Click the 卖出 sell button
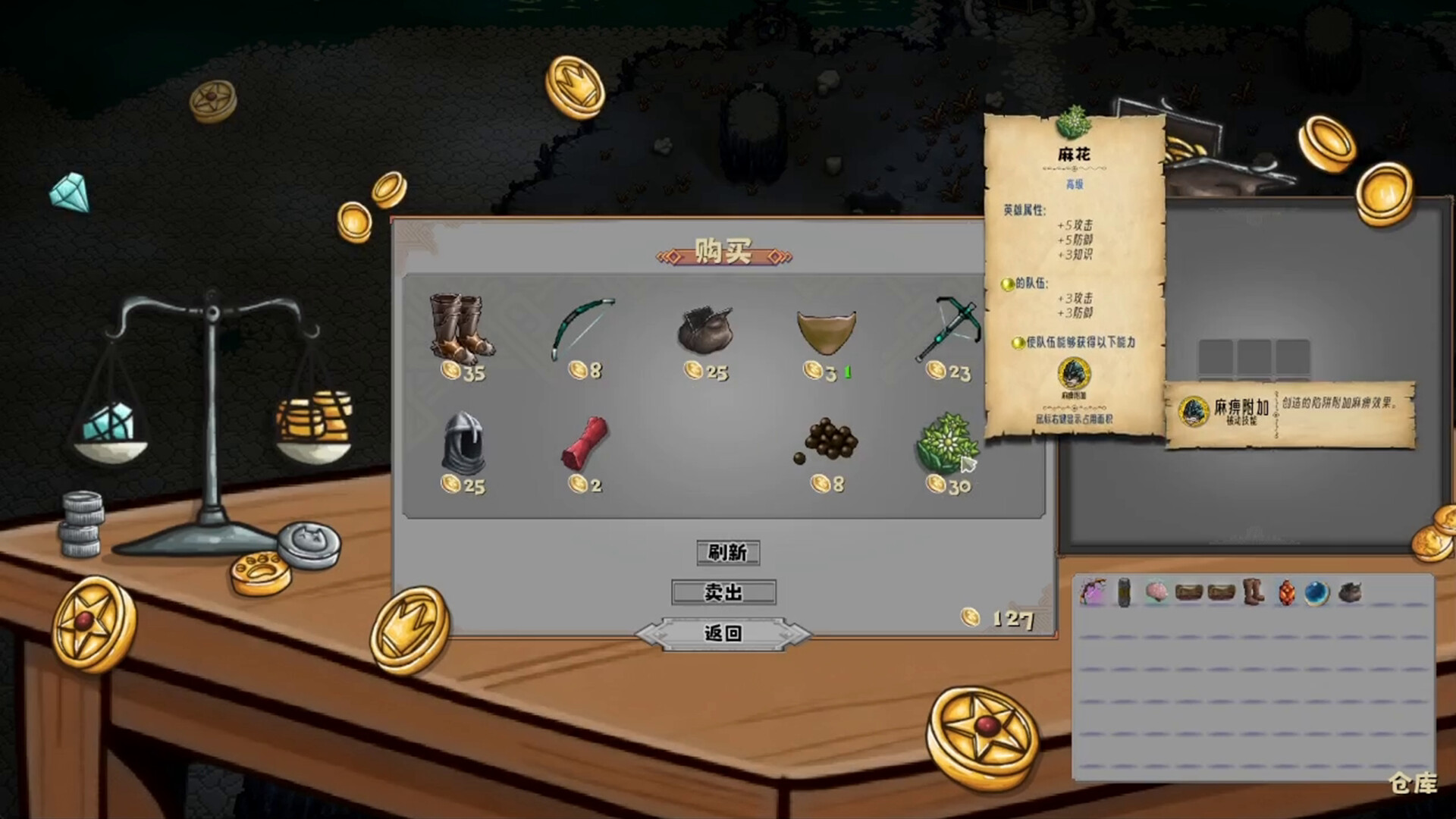This screenshot has height=819, width=1456. click(x=723, y=593)
